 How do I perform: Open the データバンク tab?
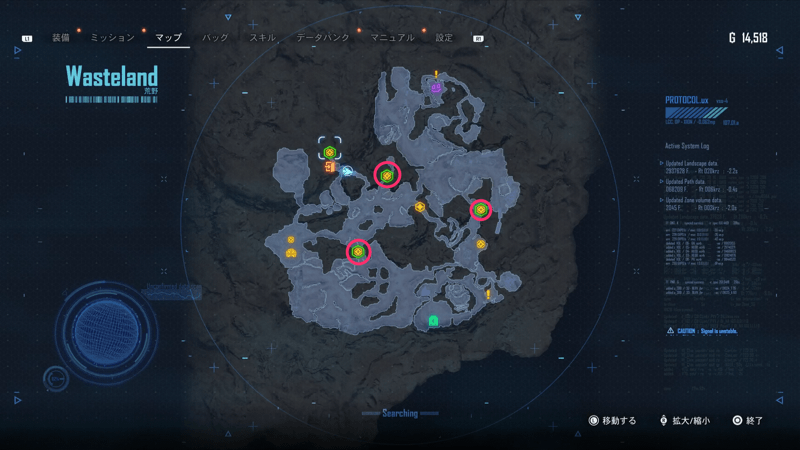coord(323,38)
